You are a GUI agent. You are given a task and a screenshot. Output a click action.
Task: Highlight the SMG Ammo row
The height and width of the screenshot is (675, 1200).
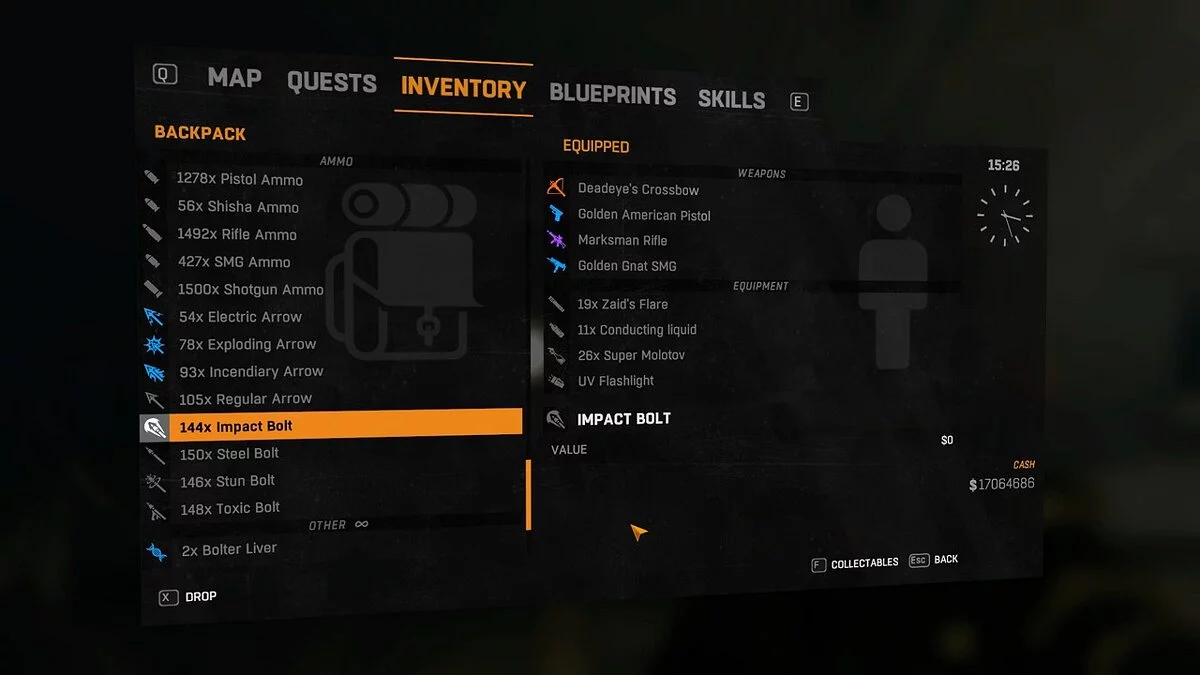click(234, 262)
